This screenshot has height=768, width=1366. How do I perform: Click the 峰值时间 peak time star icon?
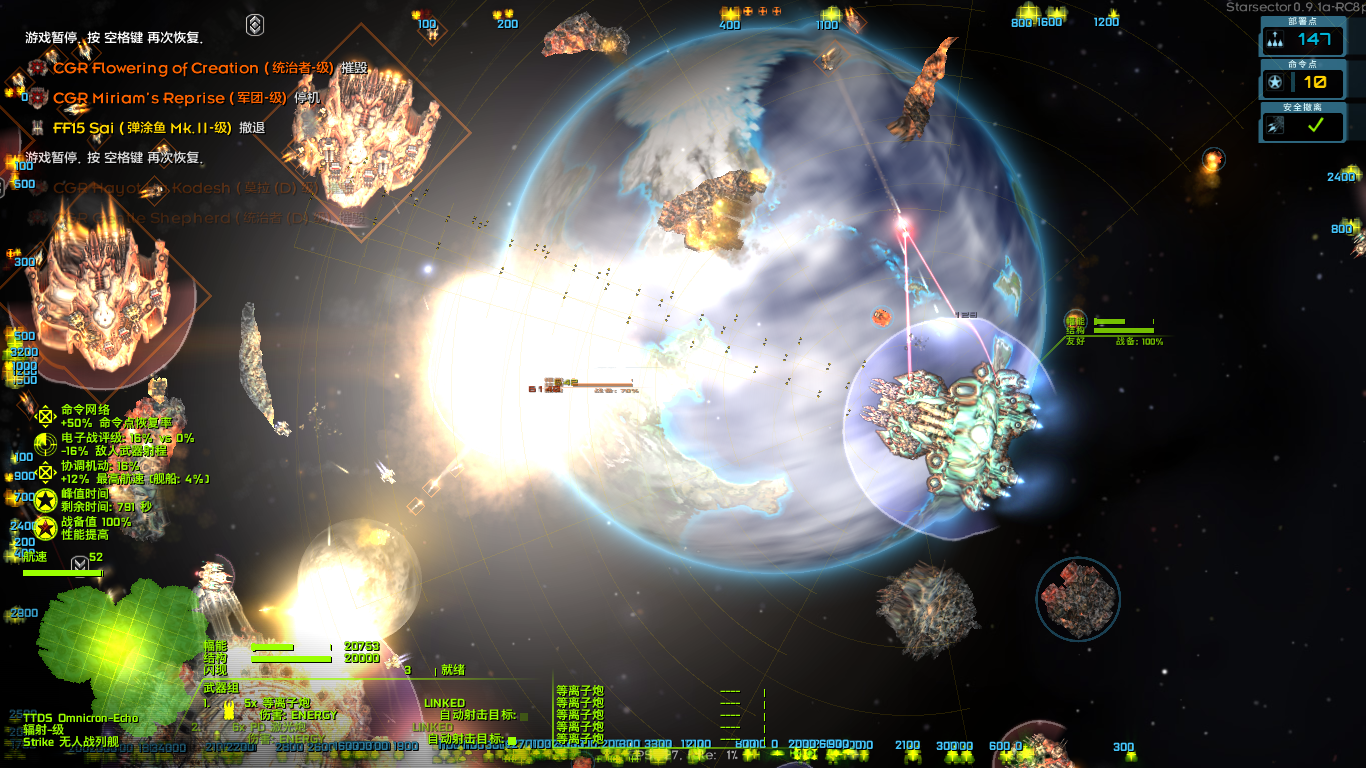pos(45,500)
